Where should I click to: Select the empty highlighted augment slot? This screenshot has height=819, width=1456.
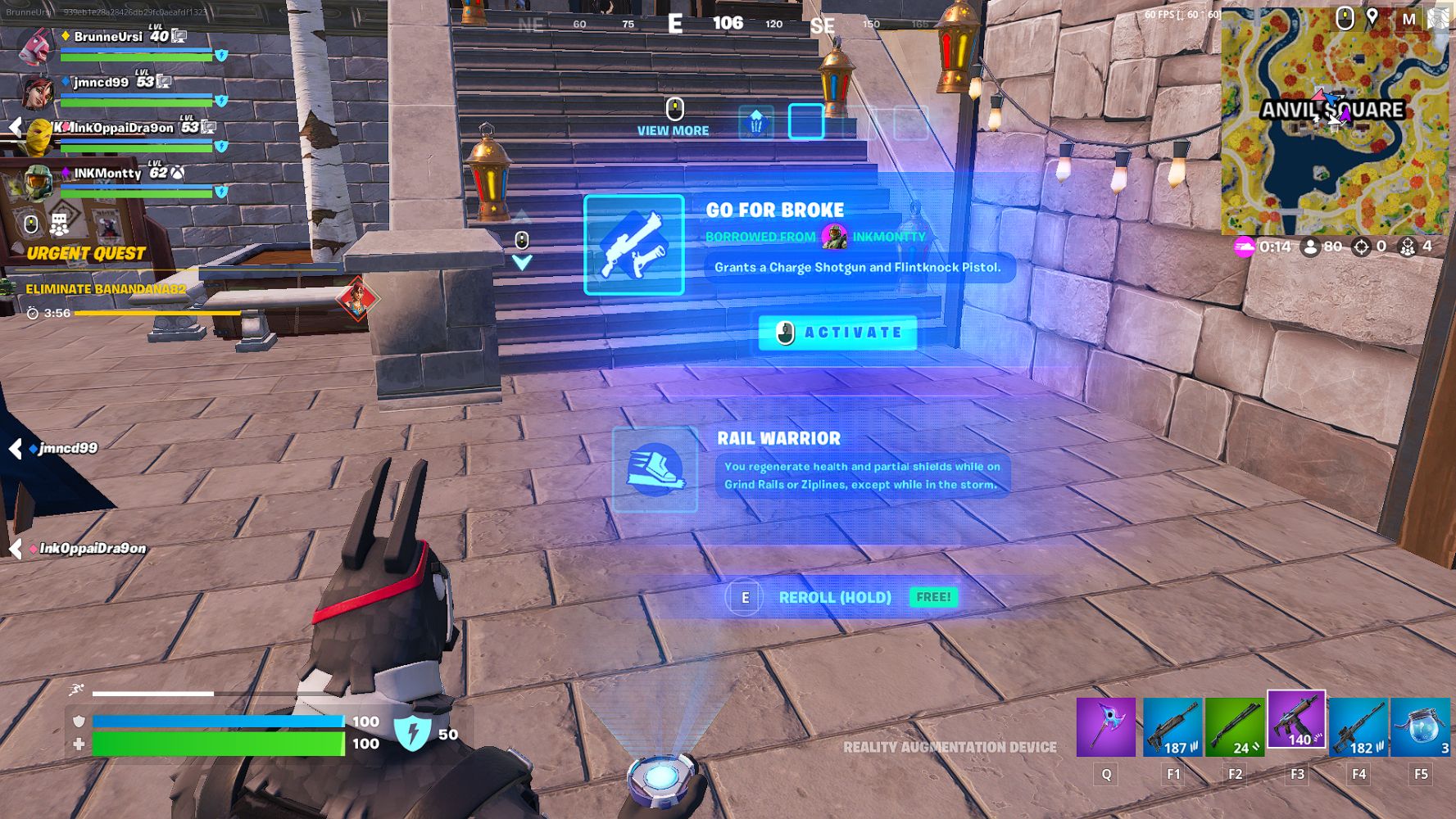[806, 122]
